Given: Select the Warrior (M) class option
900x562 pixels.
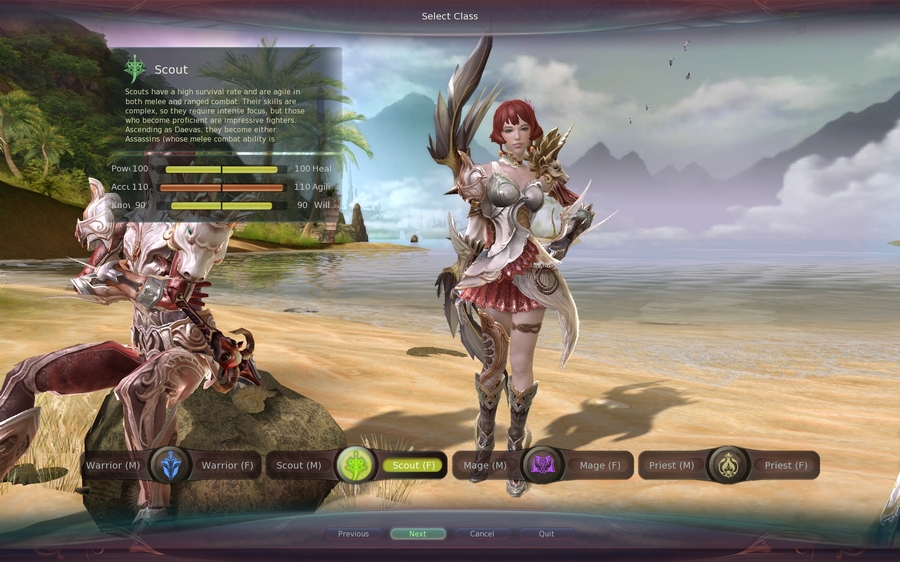Looking at the screenshot, I should (x=113, y=465).
